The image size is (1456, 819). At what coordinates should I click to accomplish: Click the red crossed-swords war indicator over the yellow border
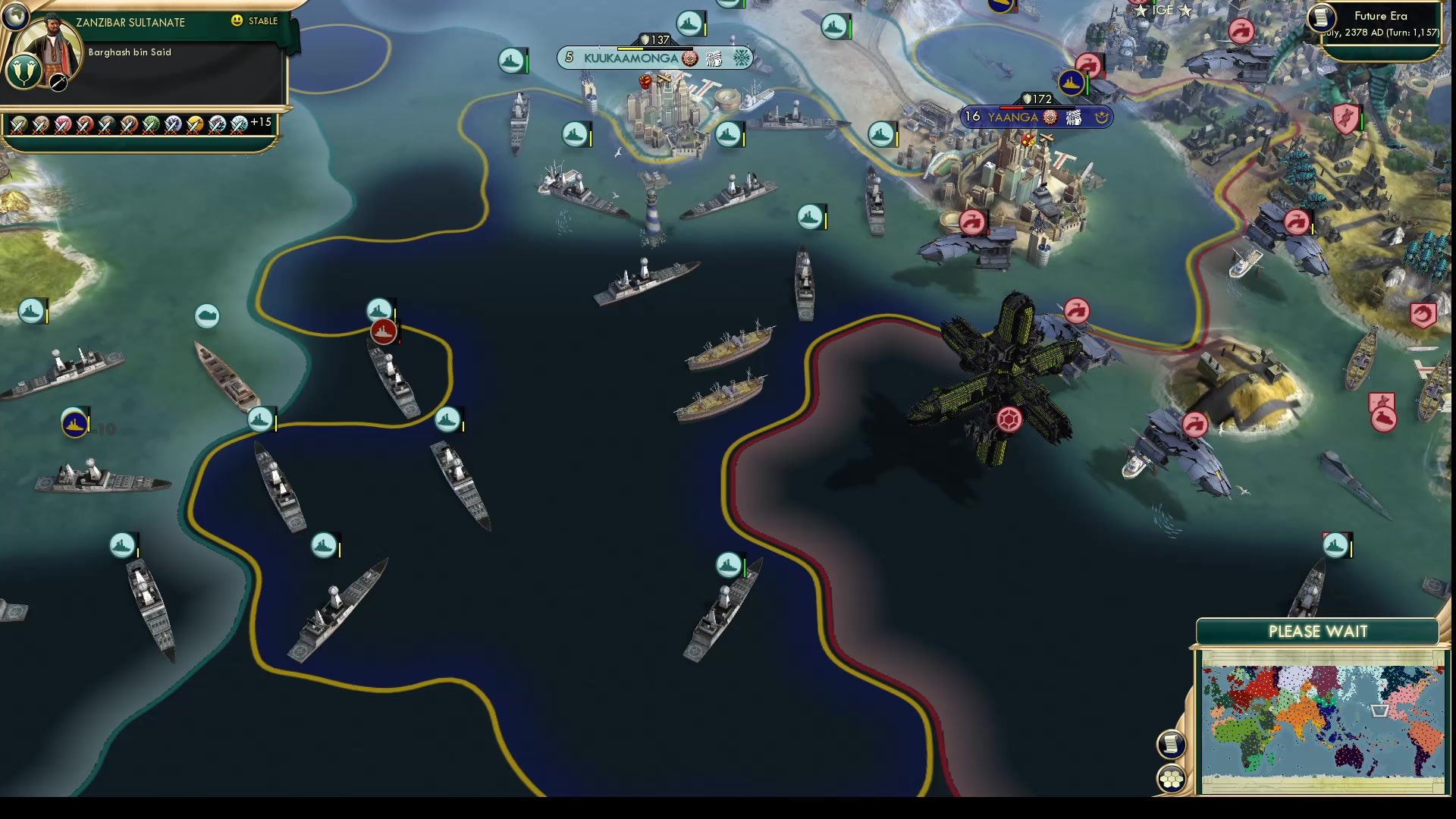tap(383, 331)
